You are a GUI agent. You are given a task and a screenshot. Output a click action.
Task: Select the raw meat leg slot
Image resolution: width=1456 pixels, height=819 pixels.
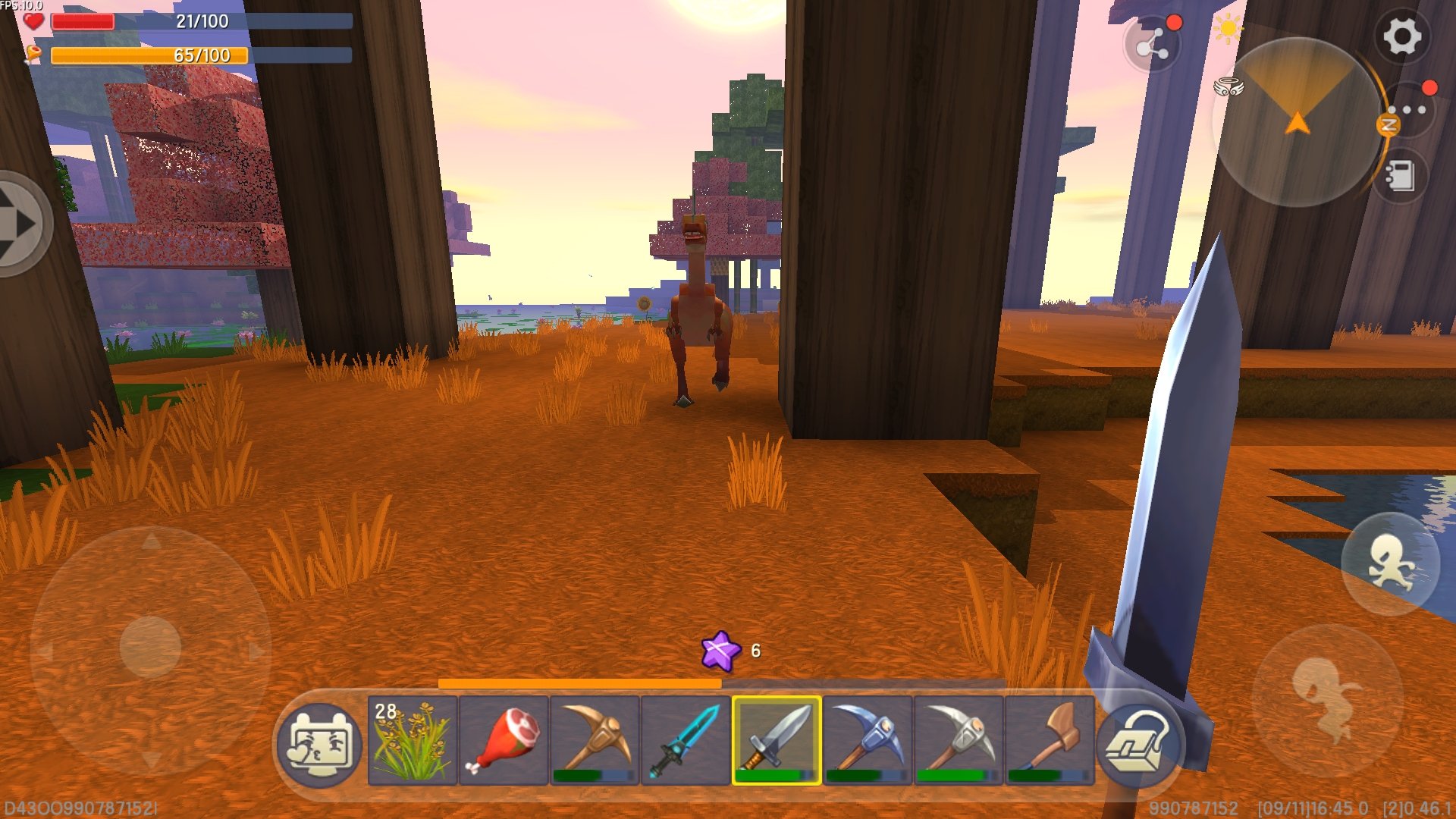504,740
